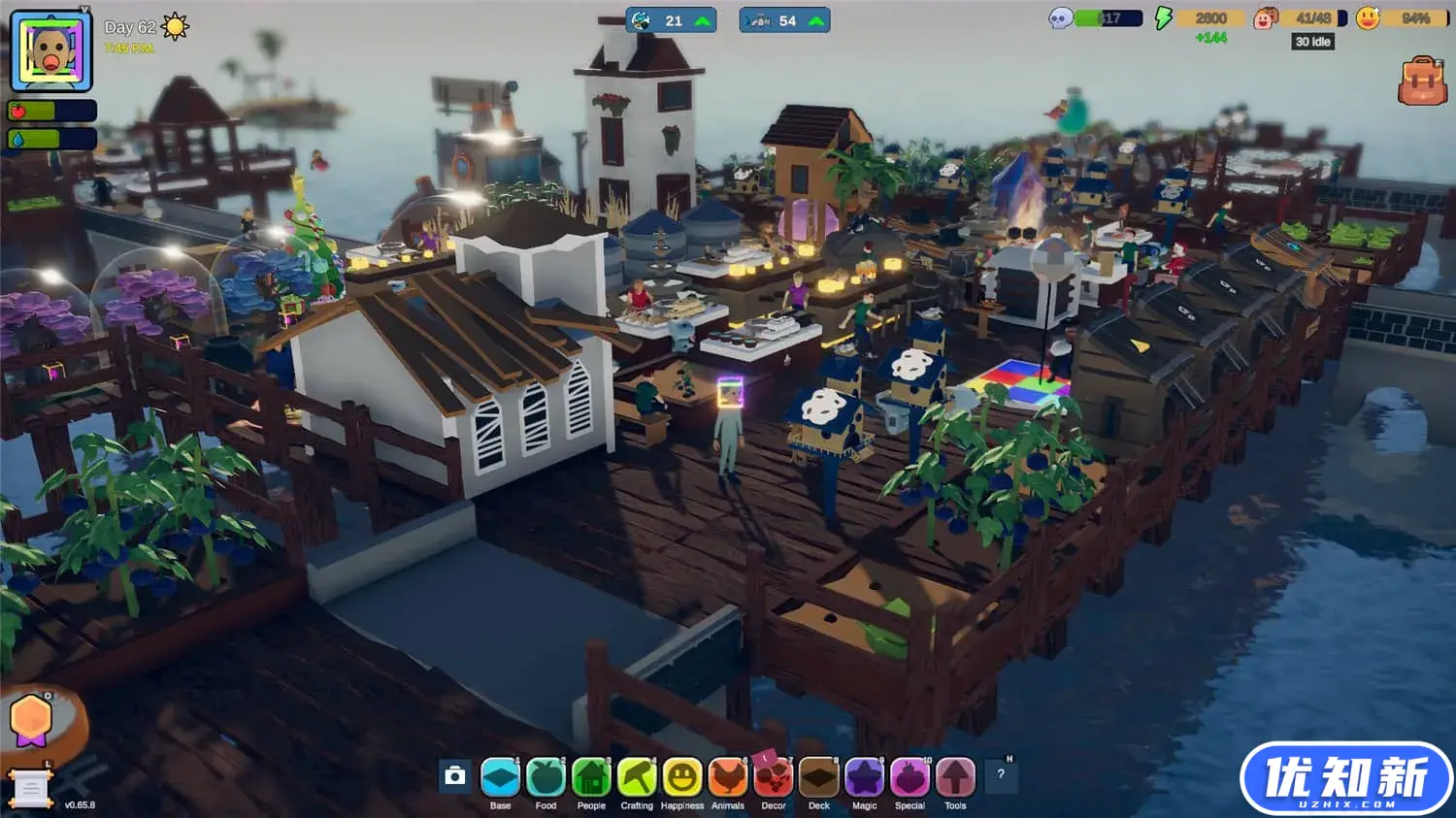The image size is (1456, 818).
Task: Open the backpack inventory
Action: tap(1422, 81)
